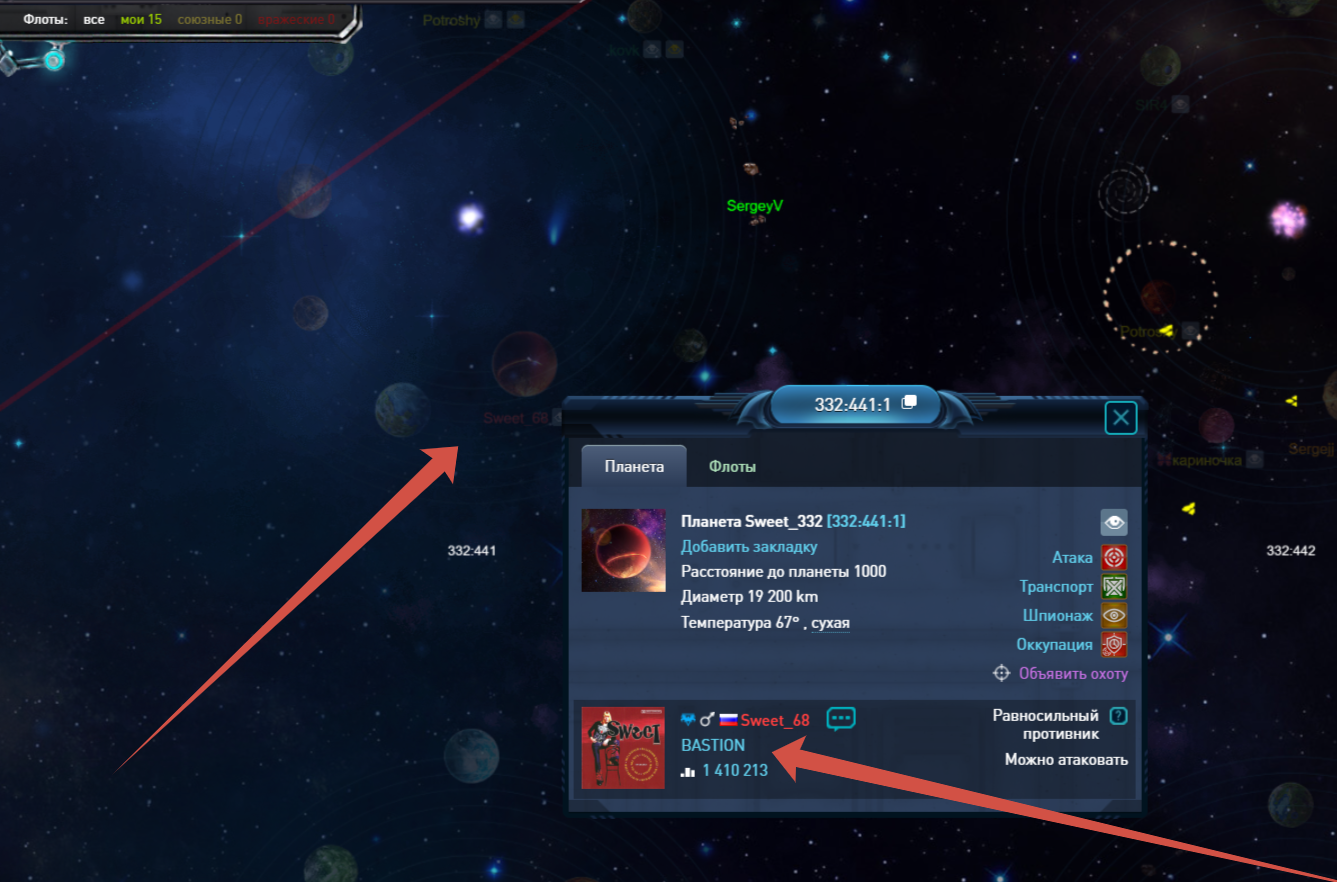
Task: Open the planet Sweet_332 picture
Action: coord(623,550)
